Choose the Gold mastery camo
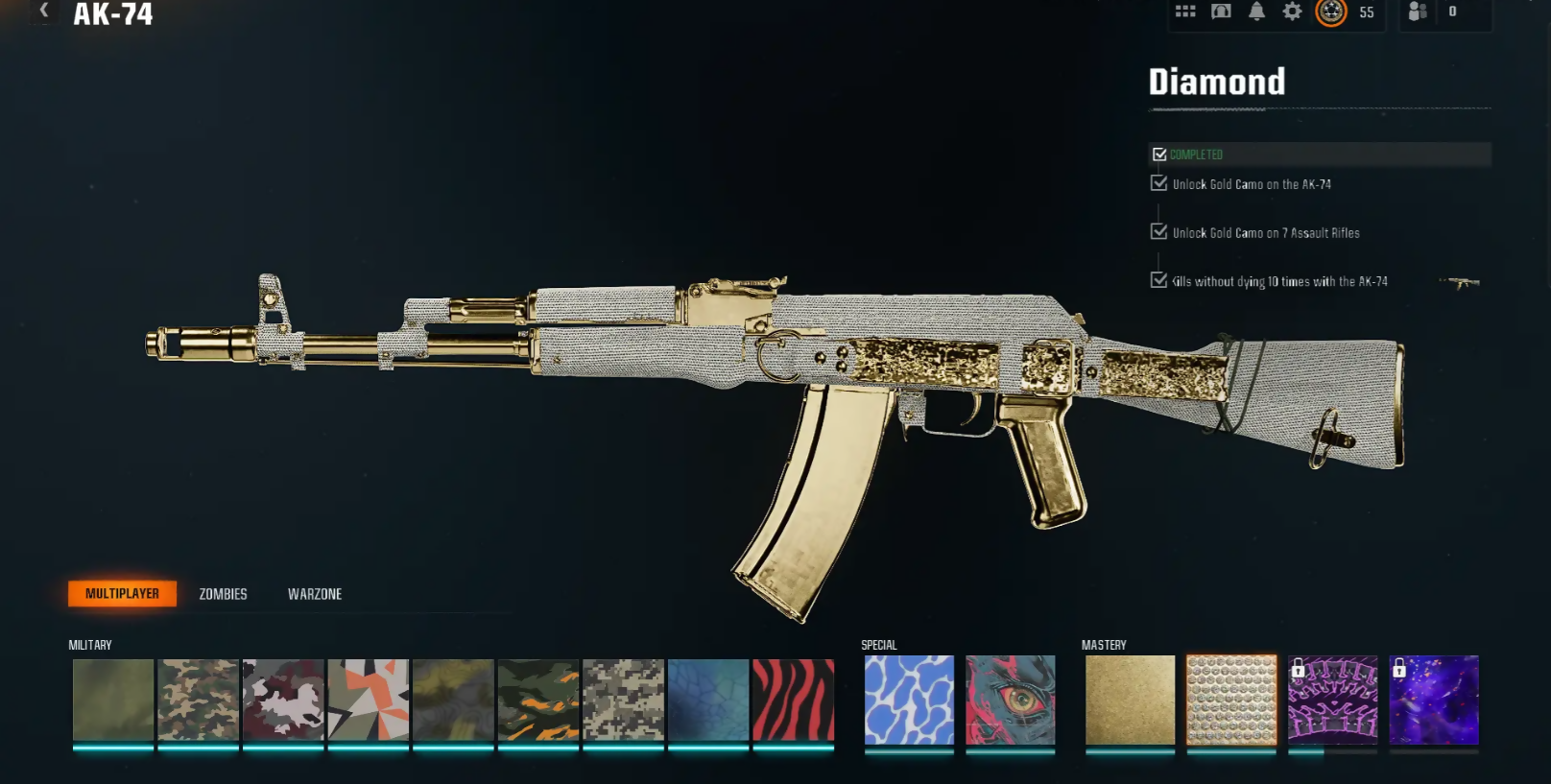Image resolution: width=1551 pixels, height=784 pixels. pos(1130,700)
